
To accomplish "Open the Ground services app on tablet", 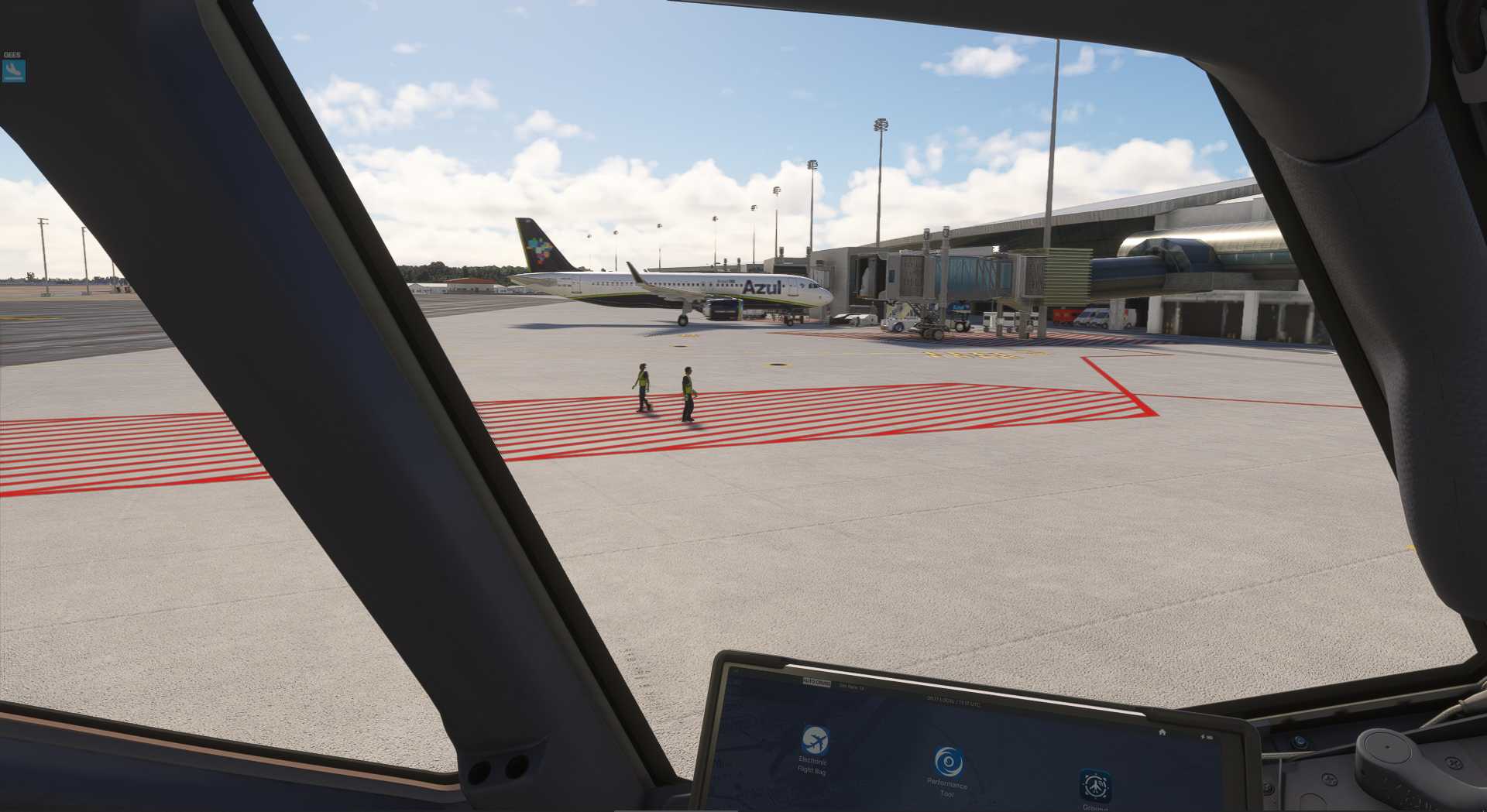I will click(x=1094, y=785).
